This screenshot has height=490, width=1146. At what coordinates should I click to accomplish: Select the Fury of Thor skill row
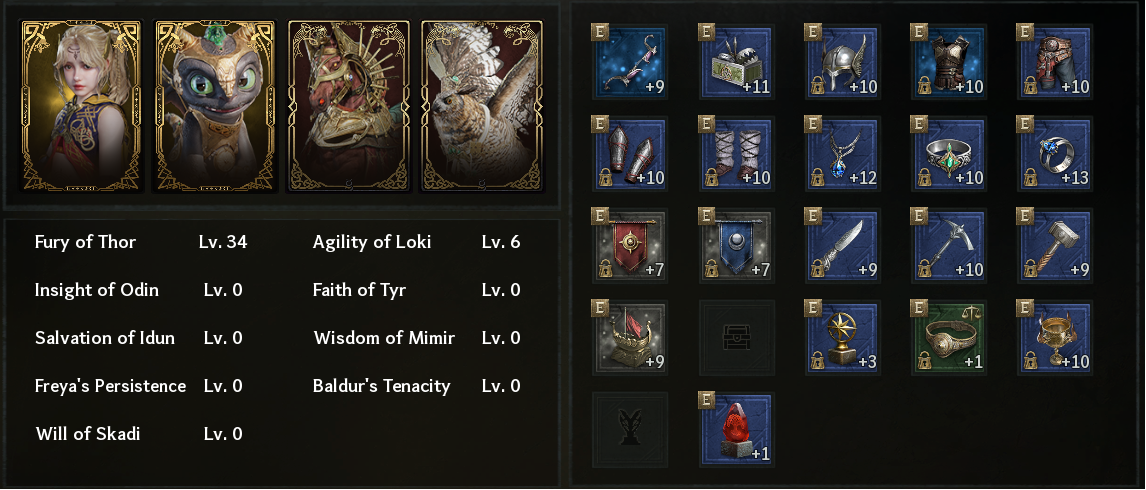click(x=140, y=242)
